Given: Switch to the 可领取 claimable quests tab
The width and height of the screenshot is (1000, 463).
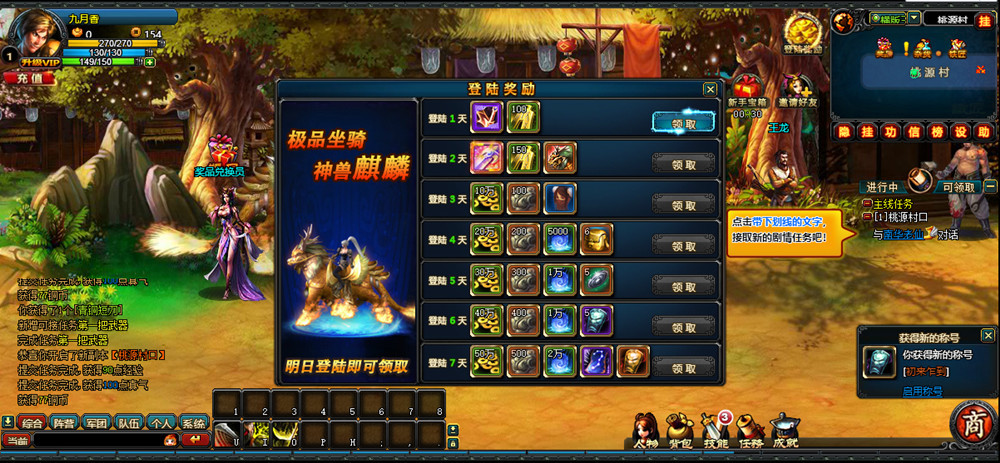Looking at the screenshot, I should (958, 187).
